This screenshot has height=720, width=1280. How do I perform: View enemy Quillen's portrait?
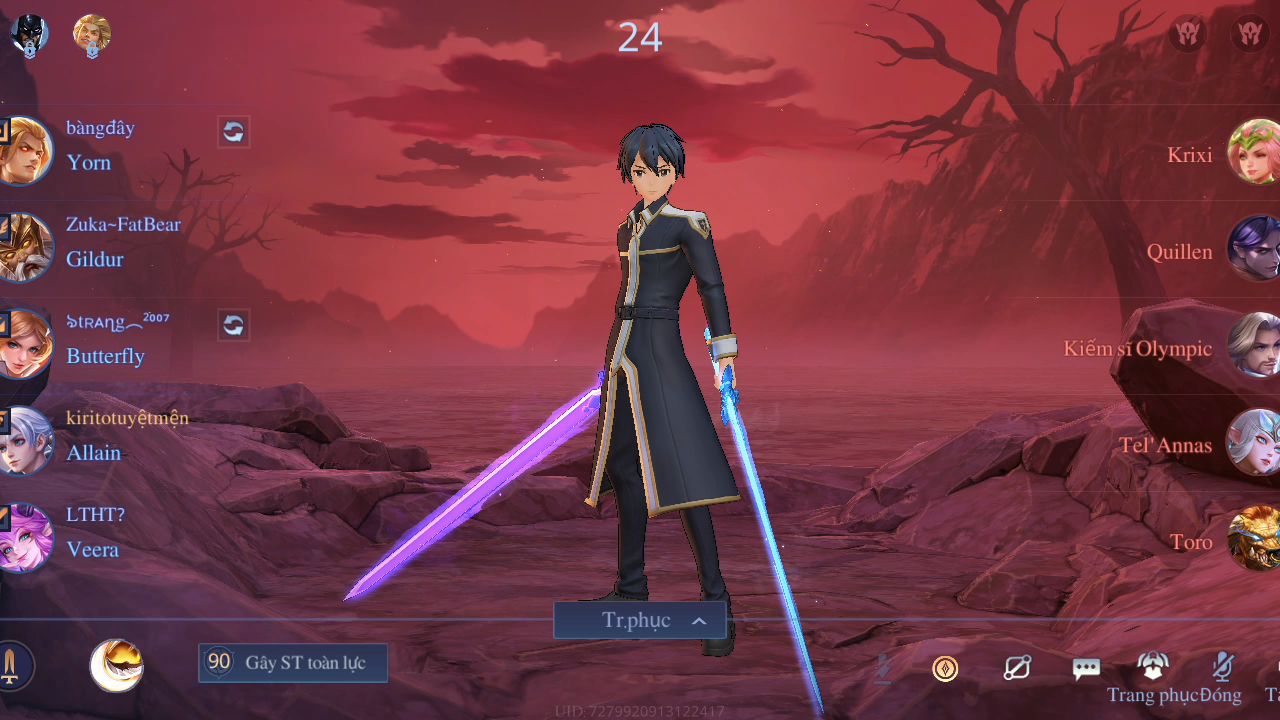[1254, 248]
